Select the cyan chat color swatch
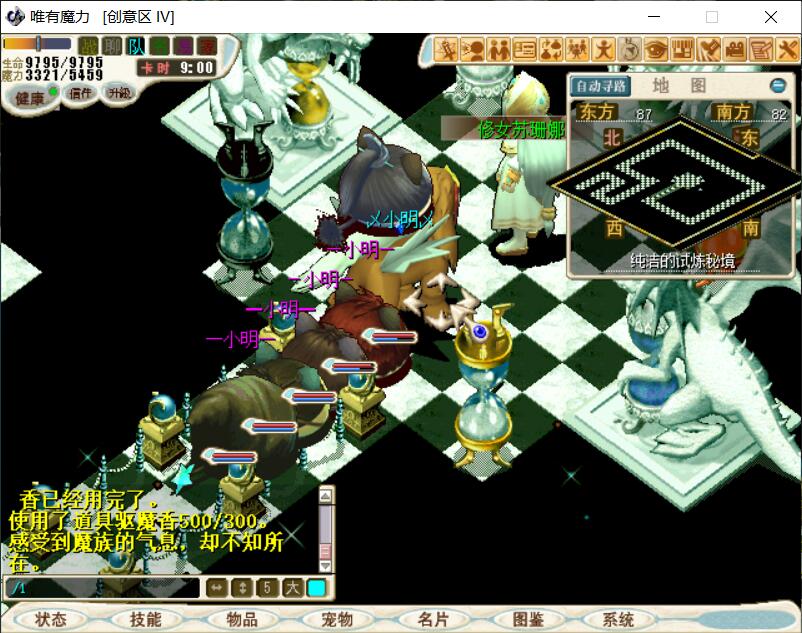The height and width of the screenshot is (633, 802). pos(316,588)
